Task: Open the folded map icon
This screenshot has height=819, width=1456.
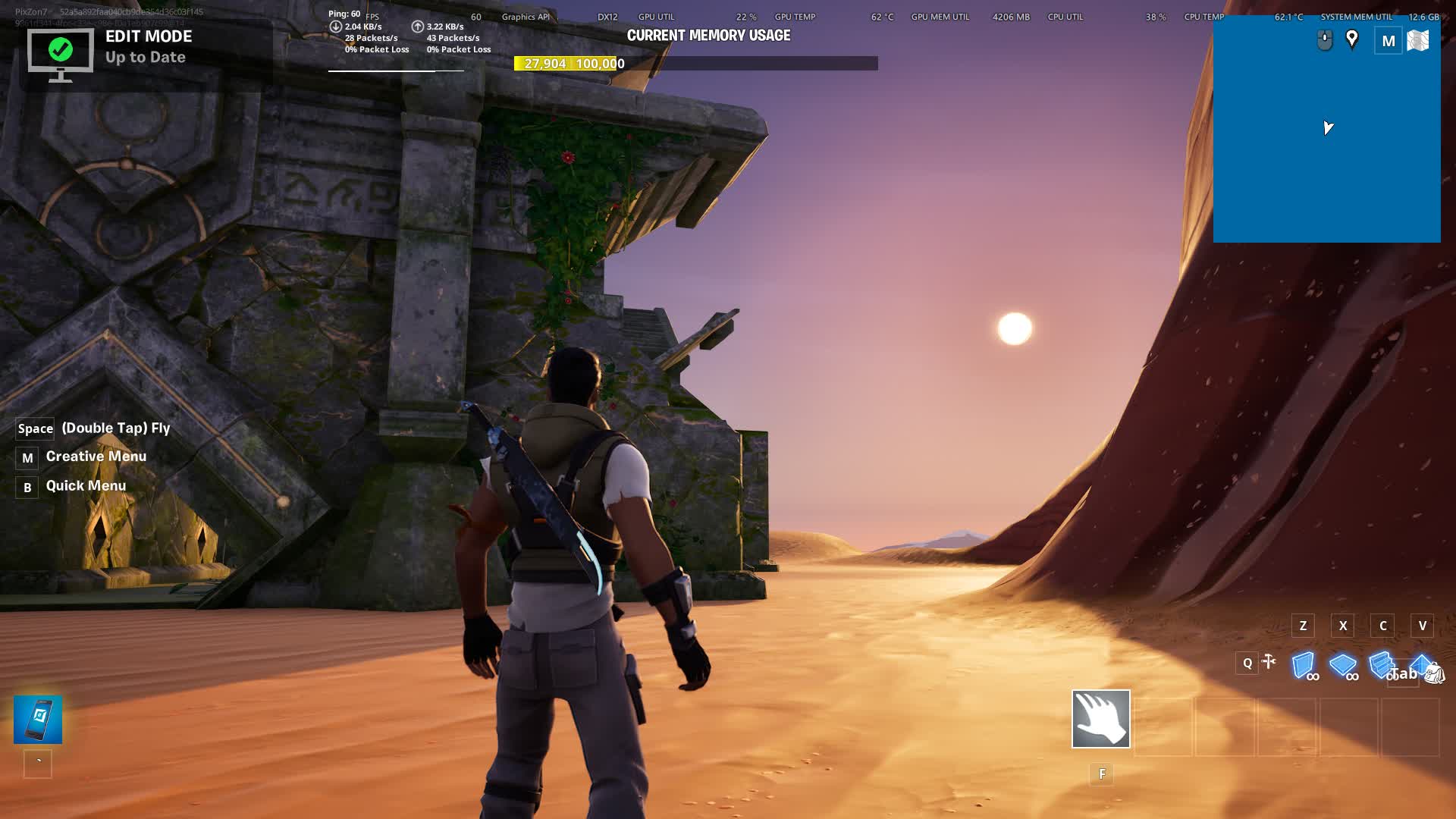Action: point(1417,41)
